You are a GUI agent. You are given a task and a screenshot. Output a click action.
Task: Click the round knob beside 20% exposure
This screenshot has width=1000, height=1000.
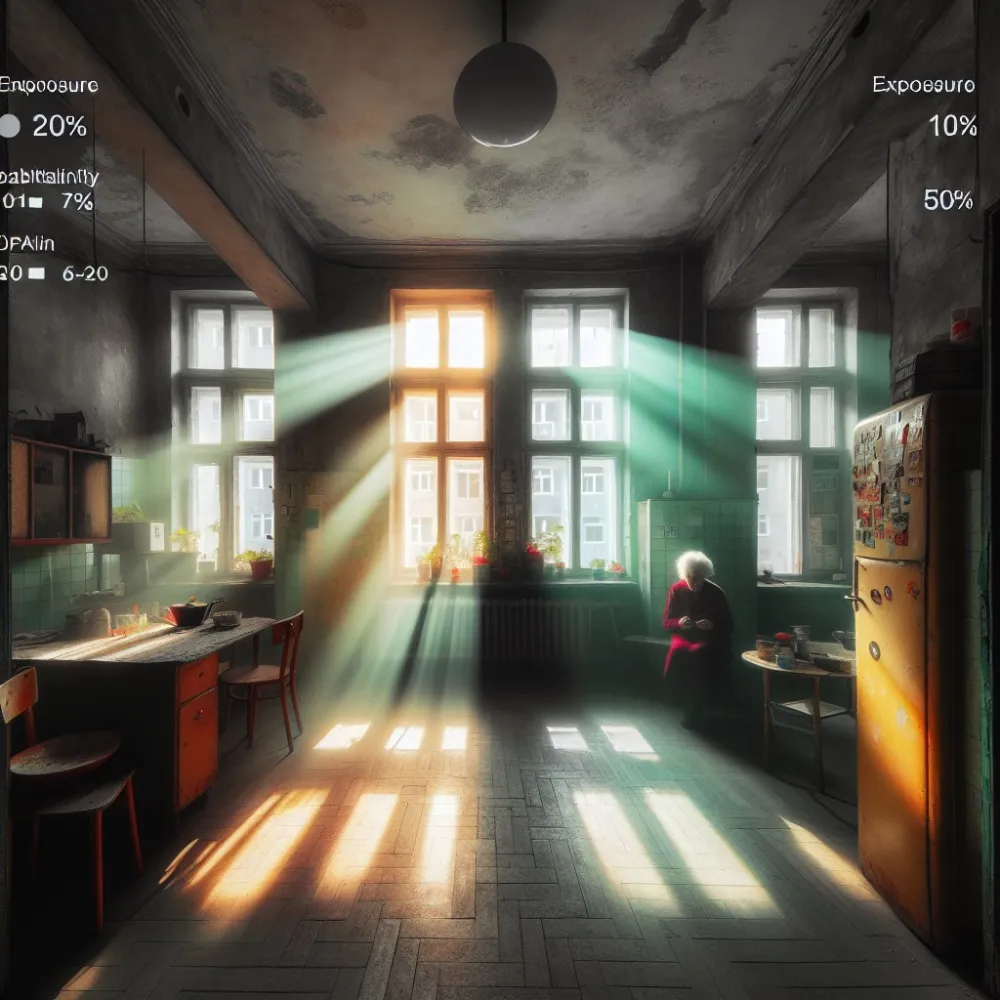click(9, 126)
